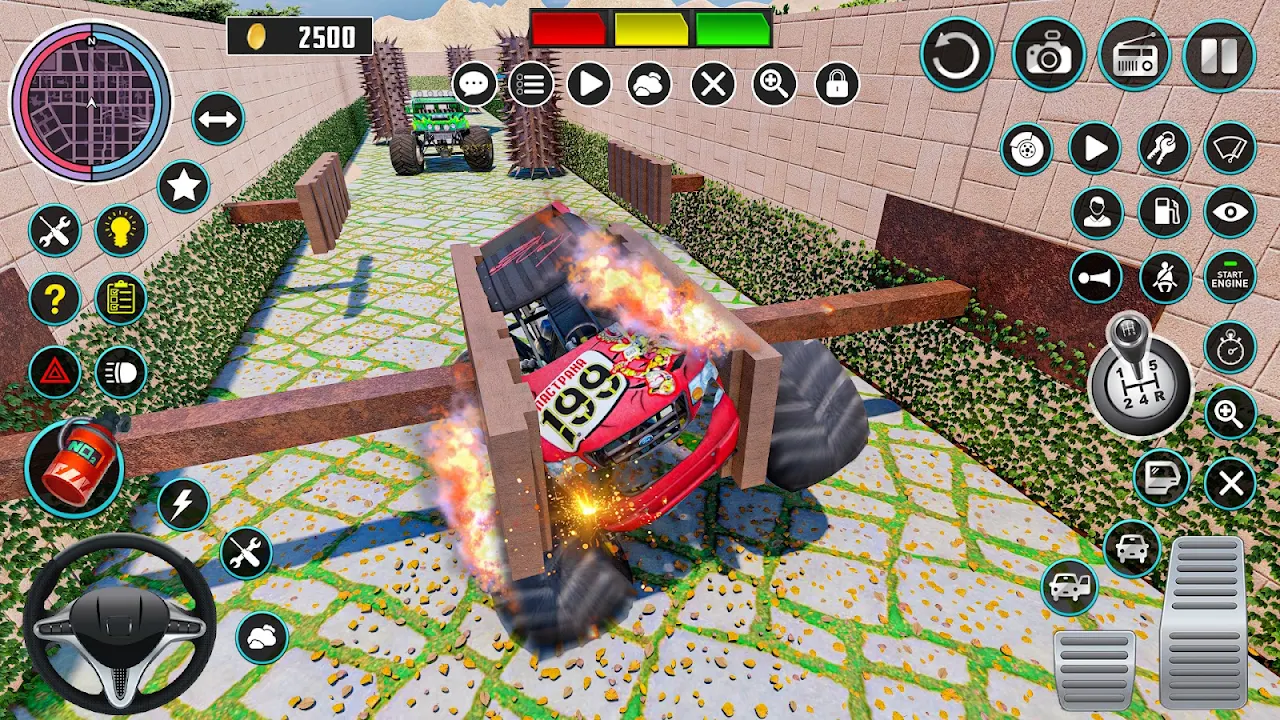Open the fuel pump icon
Screen dimensions: 1280x720
(x=1165, y=212)
